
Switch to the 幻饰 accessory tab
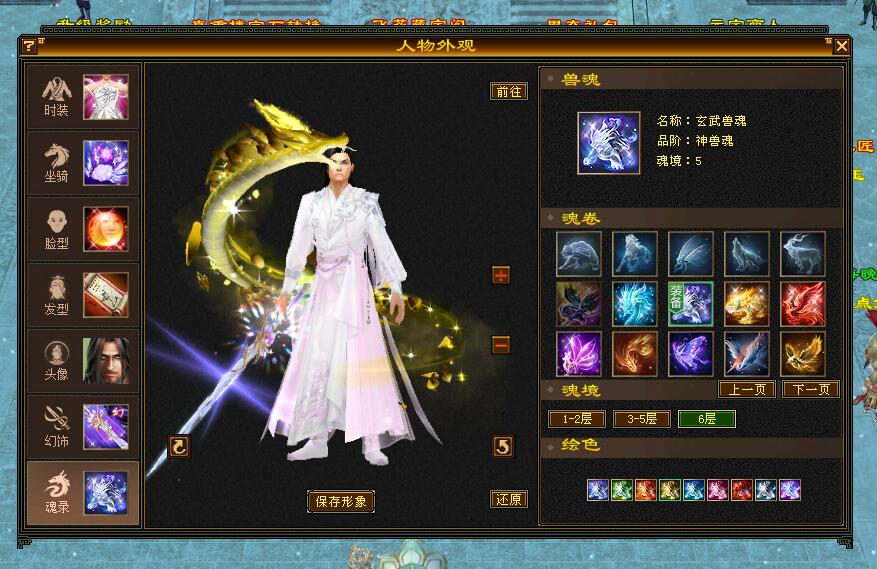83,426
